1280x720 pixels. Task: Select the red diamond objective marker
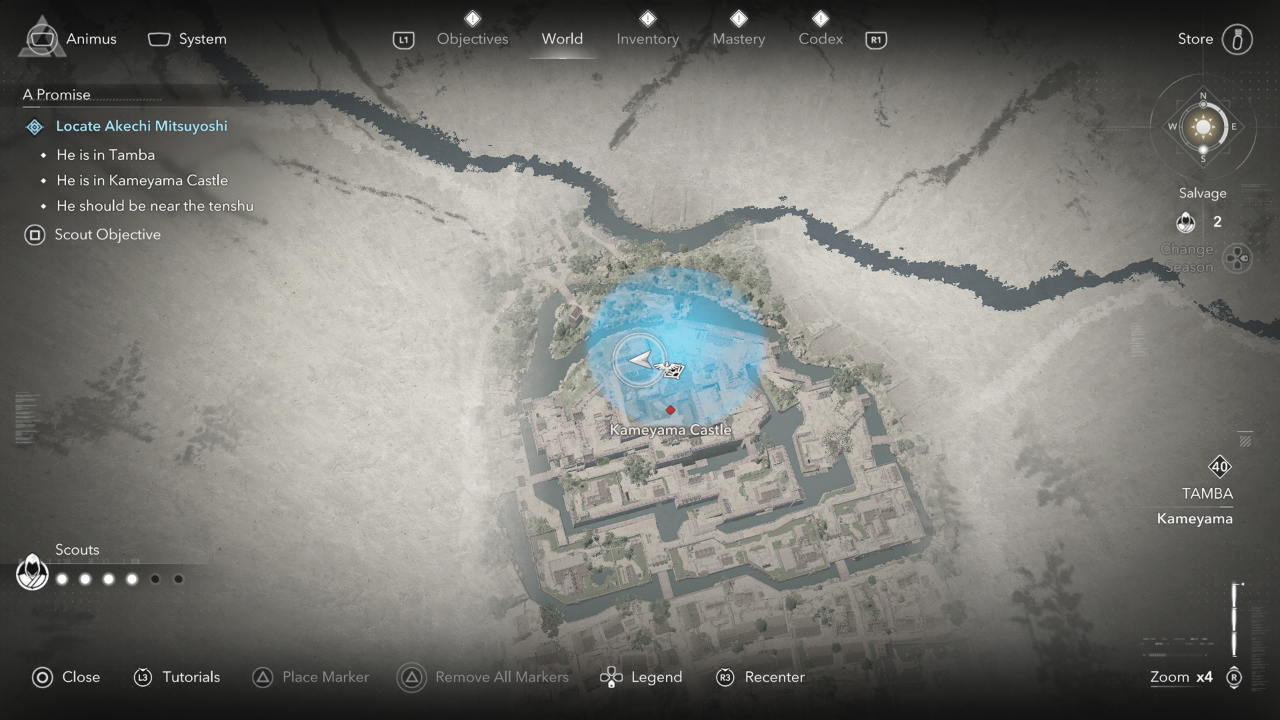coord(670,410)
